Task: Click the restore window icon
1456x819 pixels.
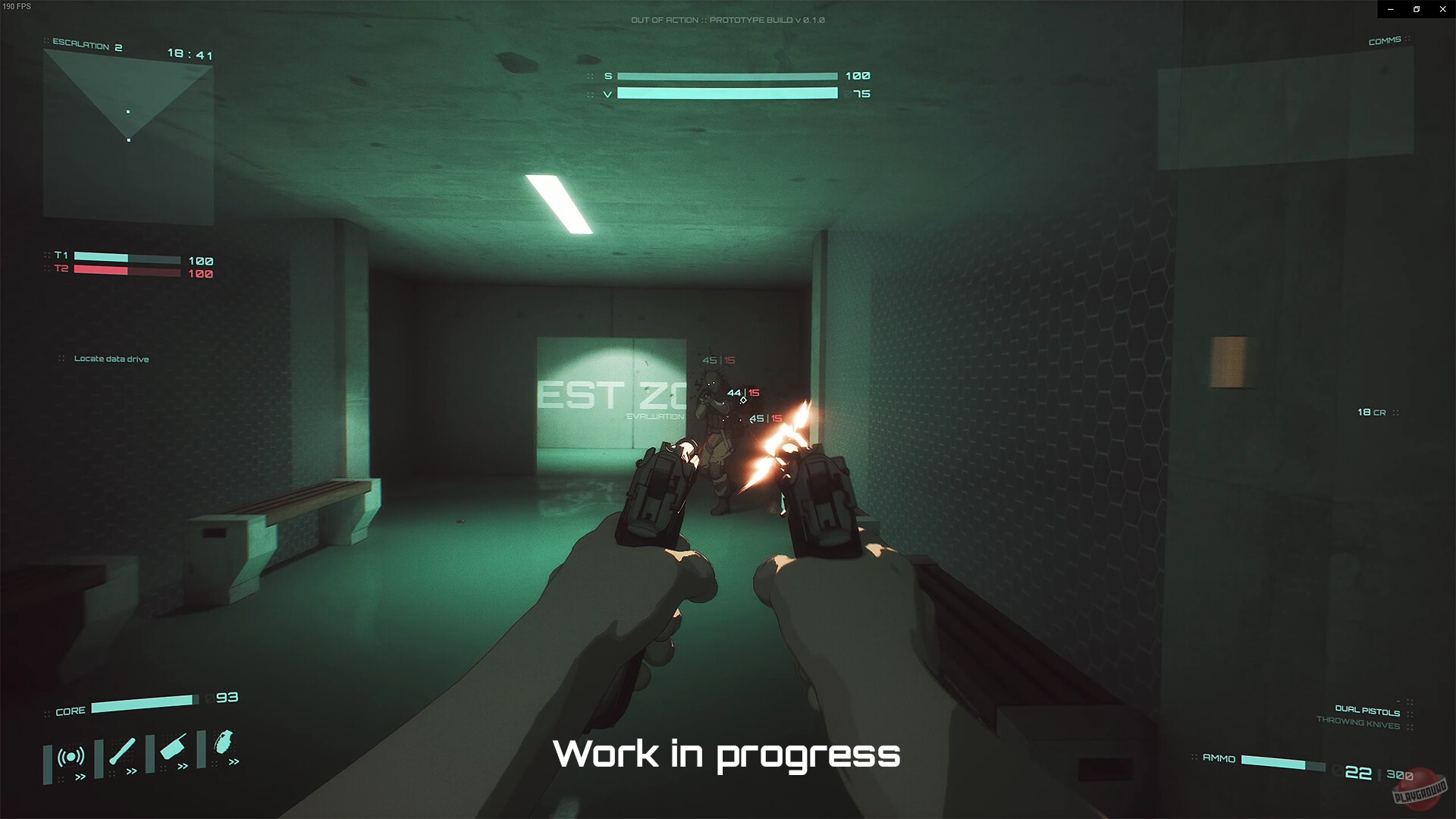Action: (x=1415, y=9)
